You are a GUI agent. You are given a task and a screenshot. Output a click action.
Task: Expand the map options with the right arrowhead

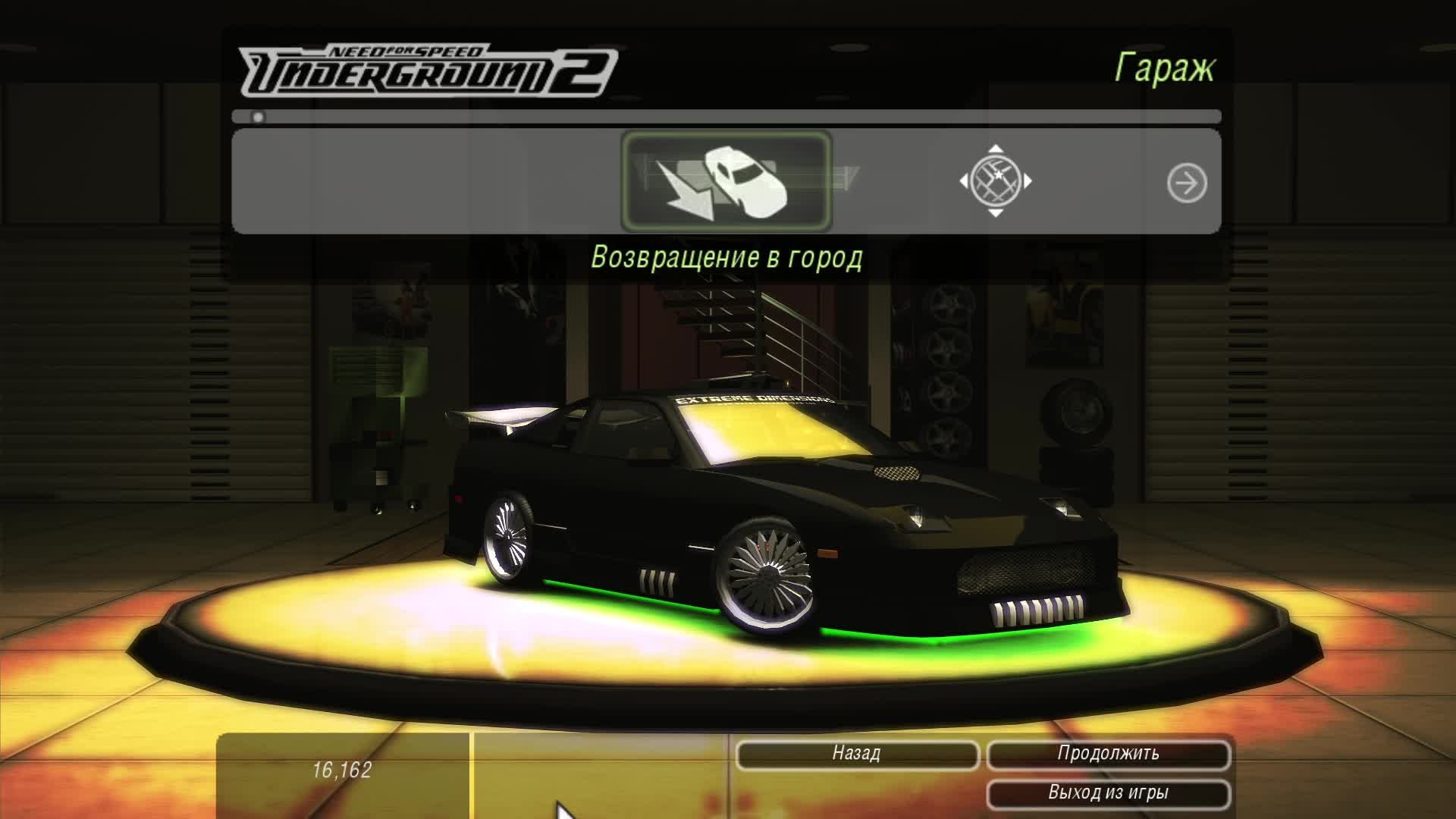[x=1028, y=180]
